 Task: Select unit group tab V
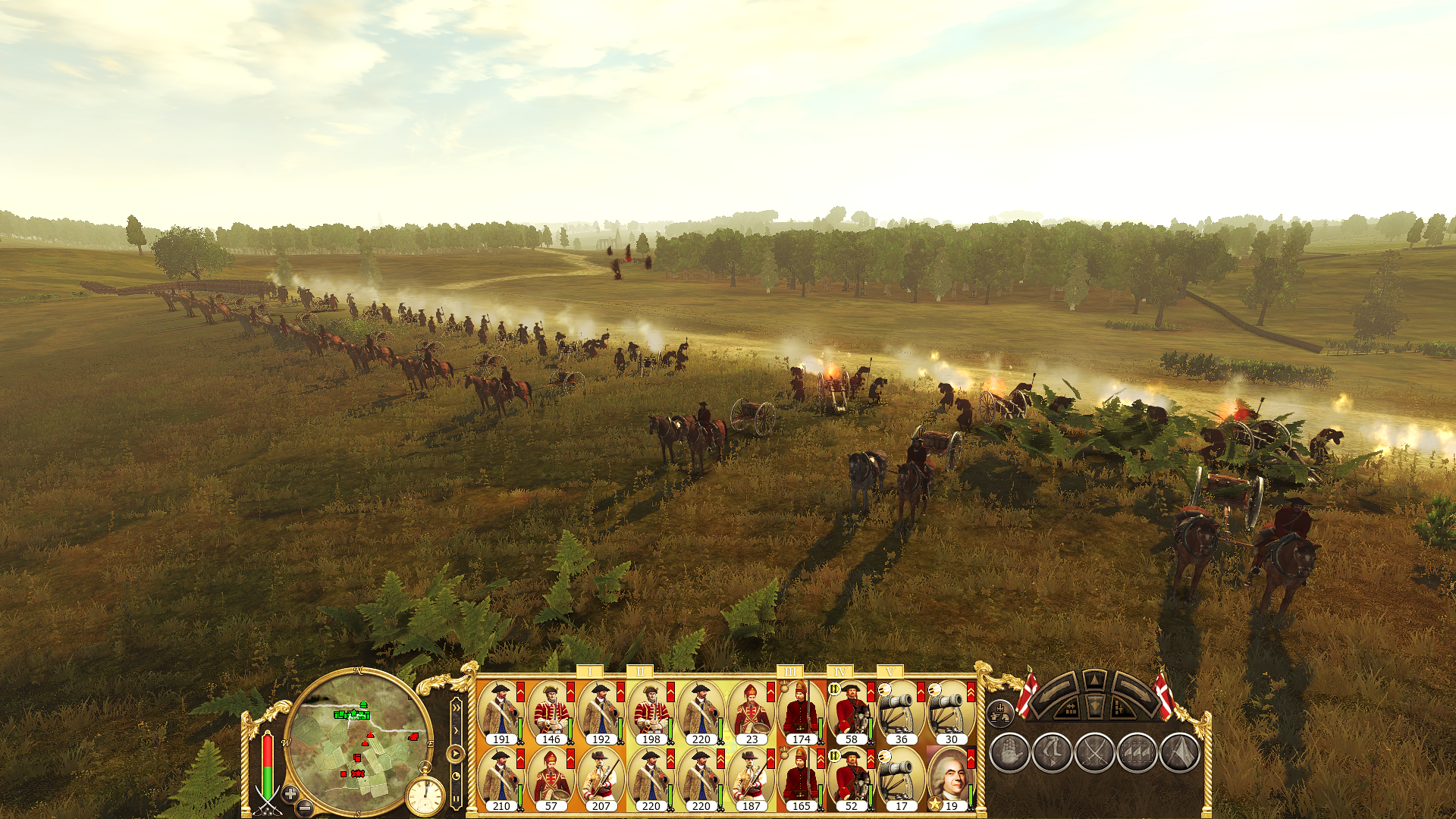click(x=890, y=671)
